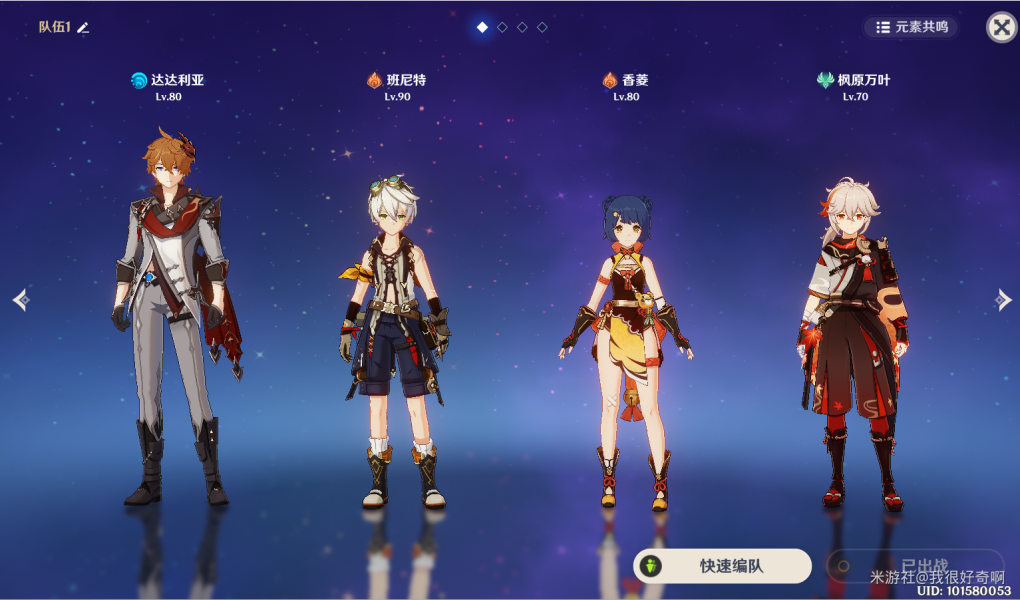Screen dimensions: 1020x600
Task: Select the second party page diamond indicator
Action: click(502, 27)
